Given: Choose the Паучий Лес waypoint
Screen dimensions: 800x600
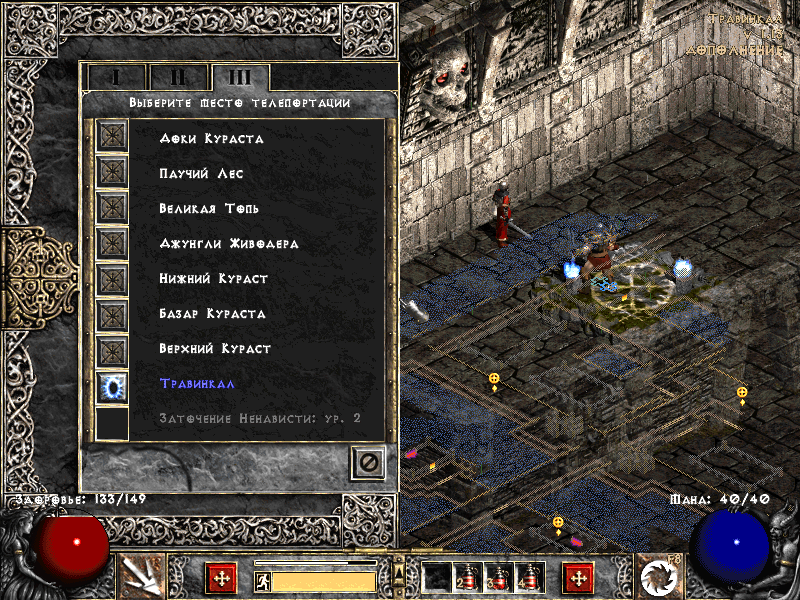Looking at the screenshot, I should coord(201,174).
